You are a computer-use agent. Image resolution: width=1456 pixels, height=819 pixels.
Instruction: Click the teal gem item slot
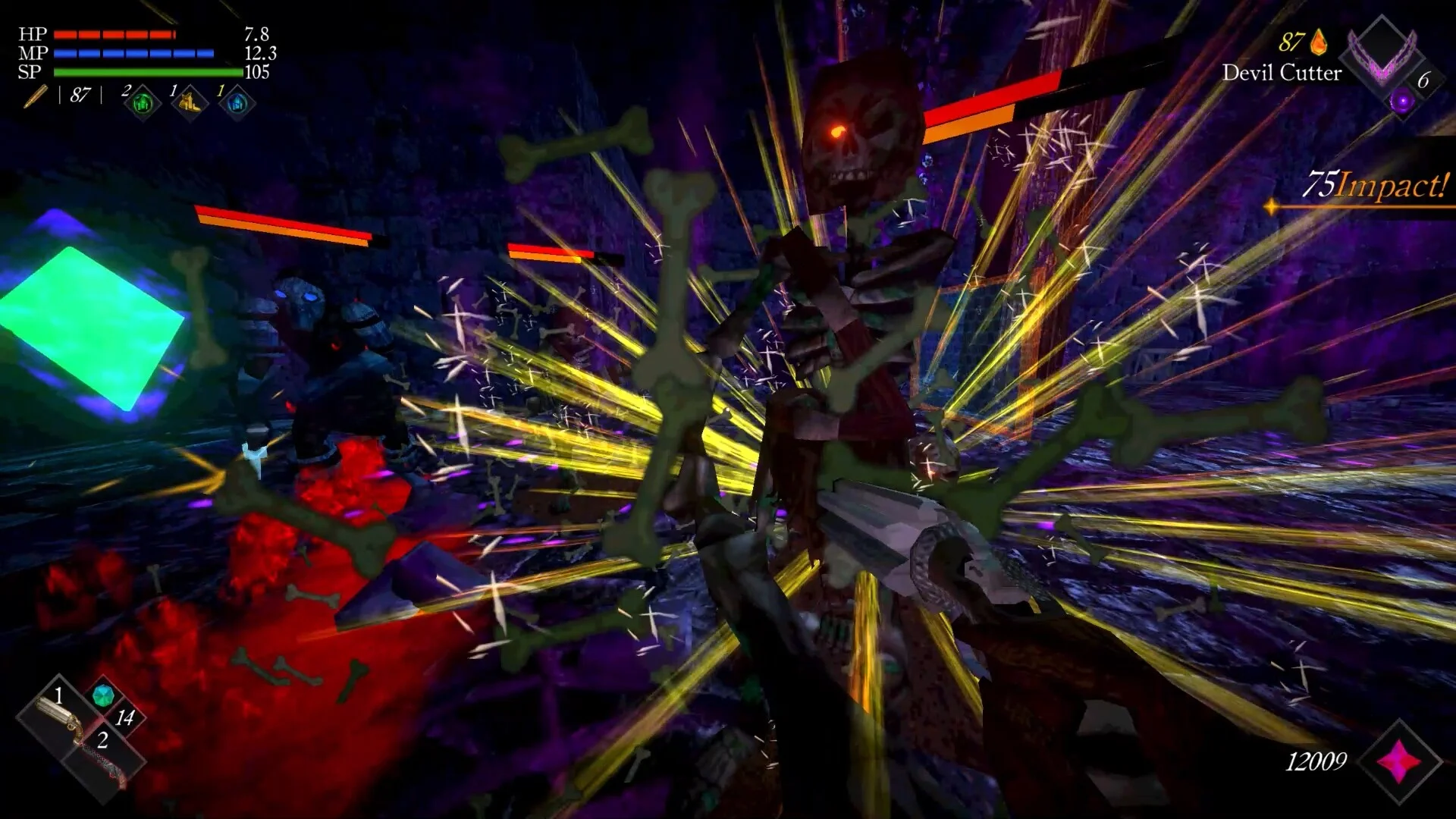click(x=102, y=694)
